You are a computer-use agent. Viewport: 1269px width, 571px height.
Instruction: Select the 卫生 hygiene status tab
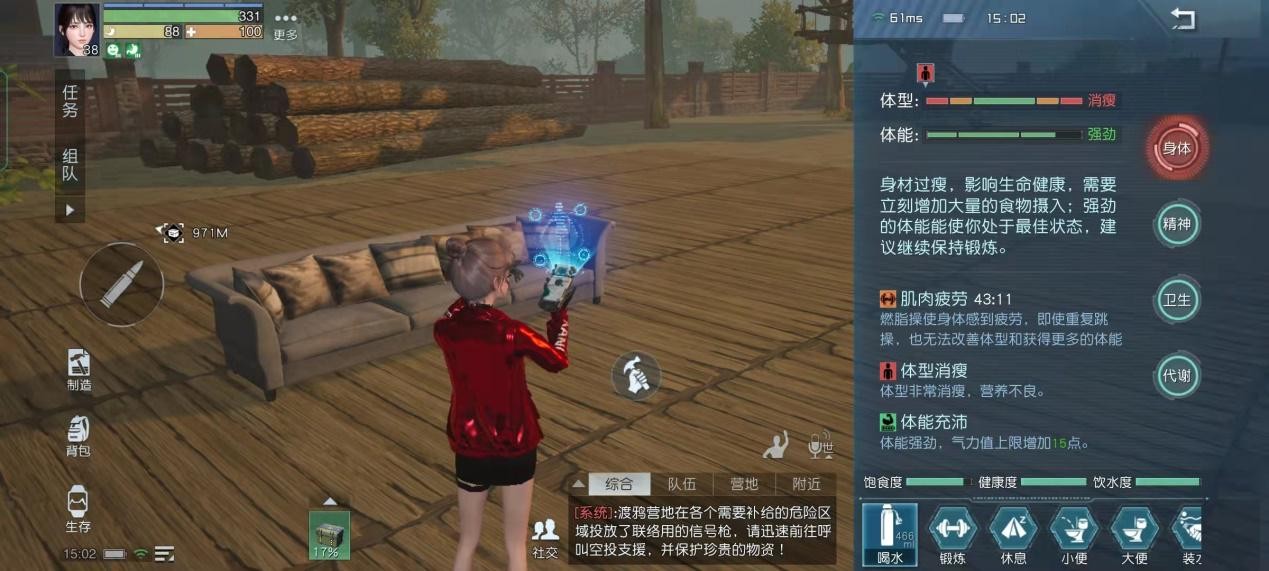click(1177, 300)
